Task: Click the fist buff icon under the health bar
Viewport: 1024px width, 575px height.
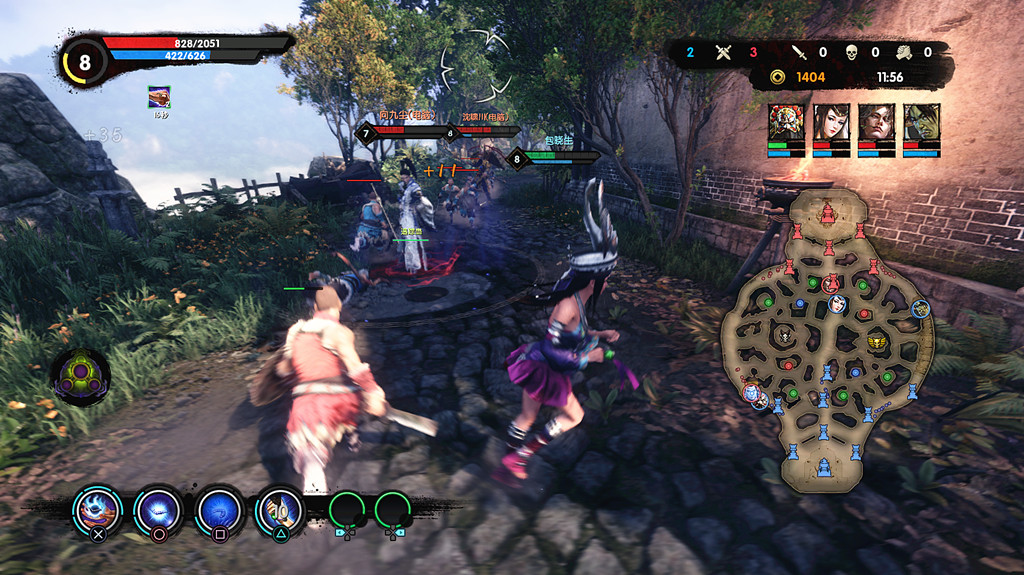Action: coord(159,97)
